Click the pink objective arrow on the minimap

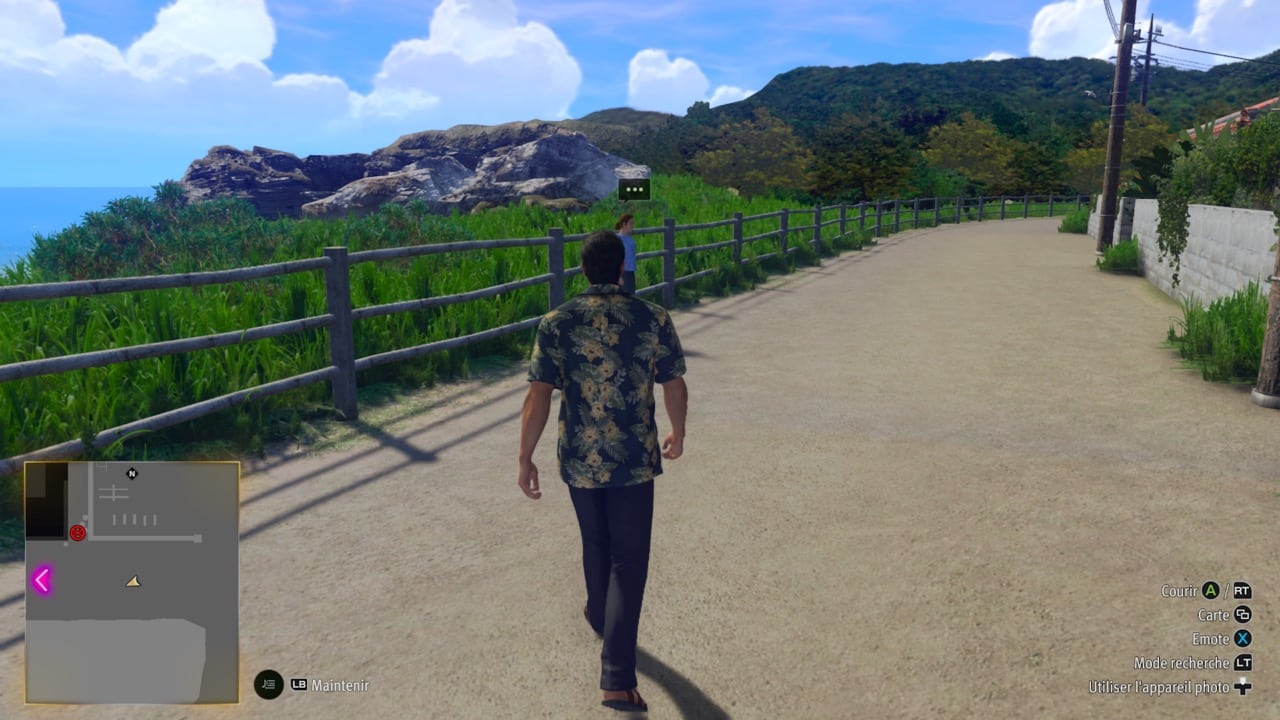click(x=42, y=580)
